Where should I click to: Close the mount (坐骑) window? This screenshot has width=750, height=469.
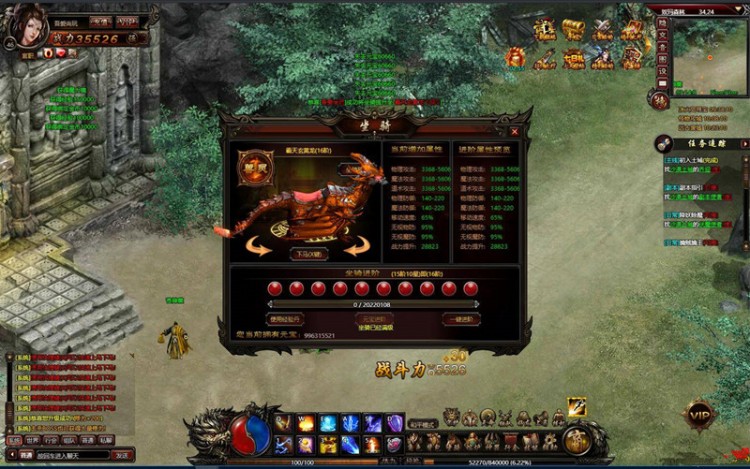pyautogui.click(x=515, y=131)
